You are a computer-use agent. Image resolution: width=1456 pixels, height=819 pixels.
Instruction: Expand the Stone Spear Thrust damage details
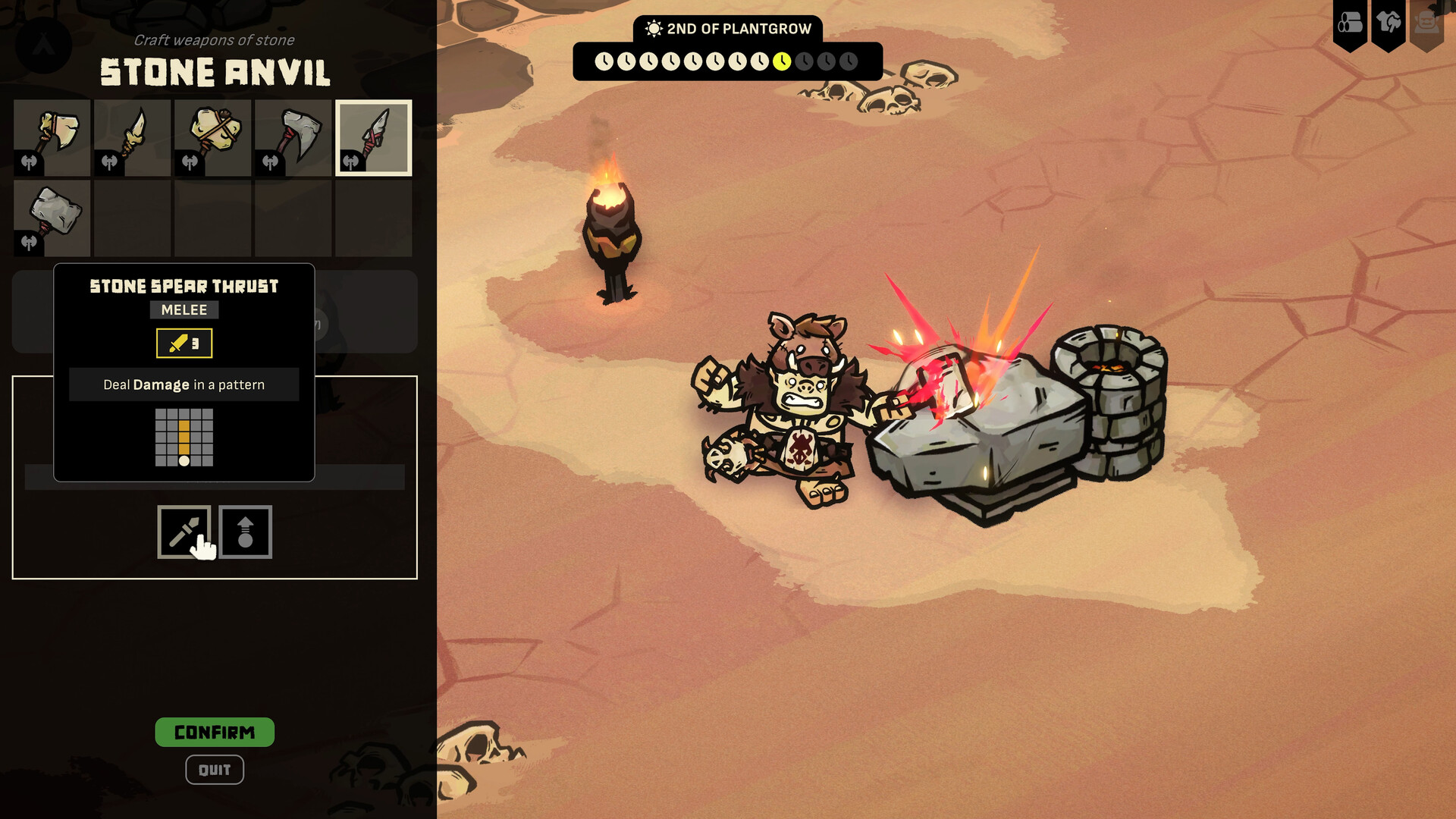184,384
